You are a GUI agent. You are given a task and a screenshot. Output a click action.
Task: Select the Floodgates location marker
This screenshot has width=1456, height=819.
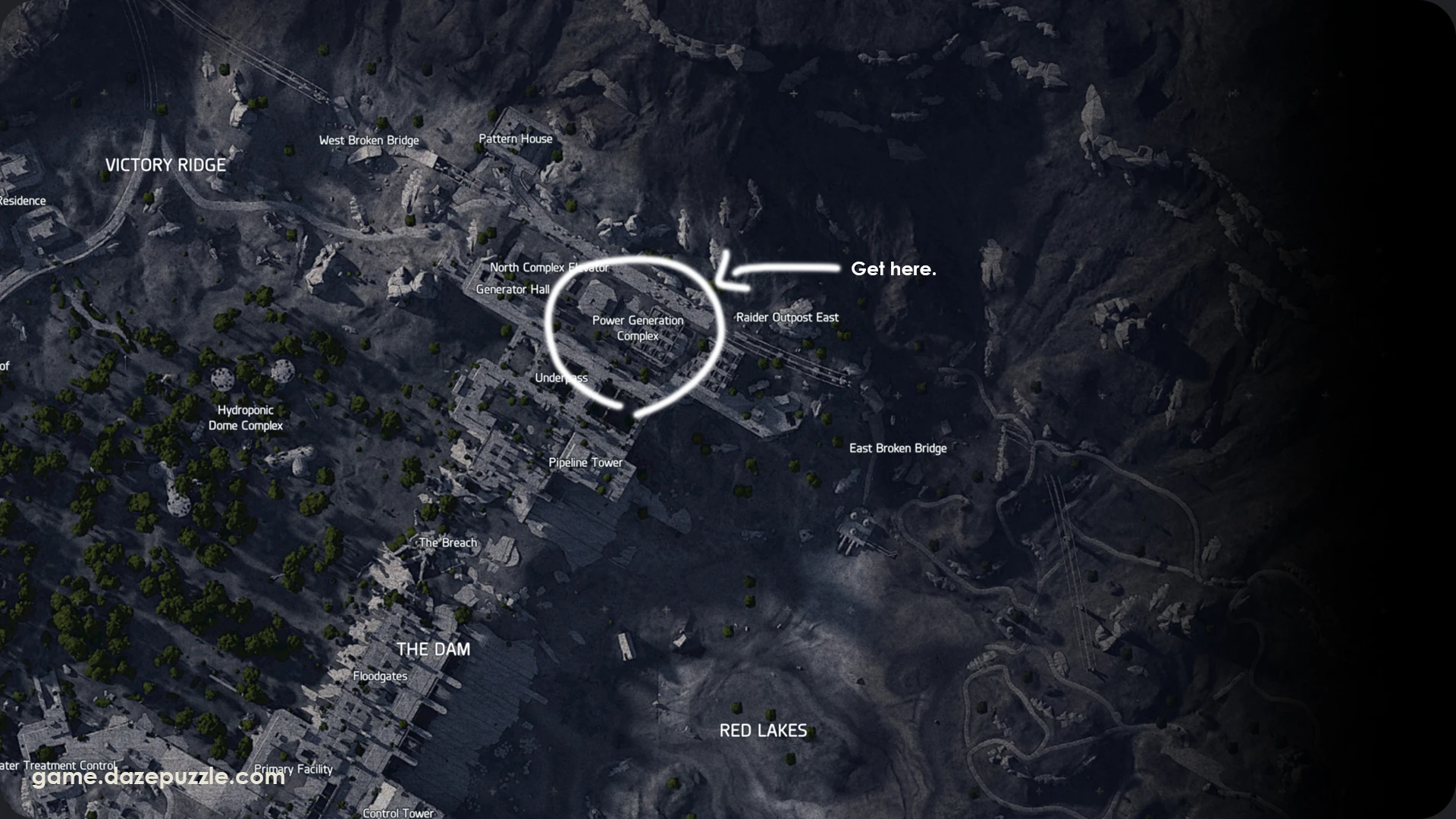coord(381,675)
